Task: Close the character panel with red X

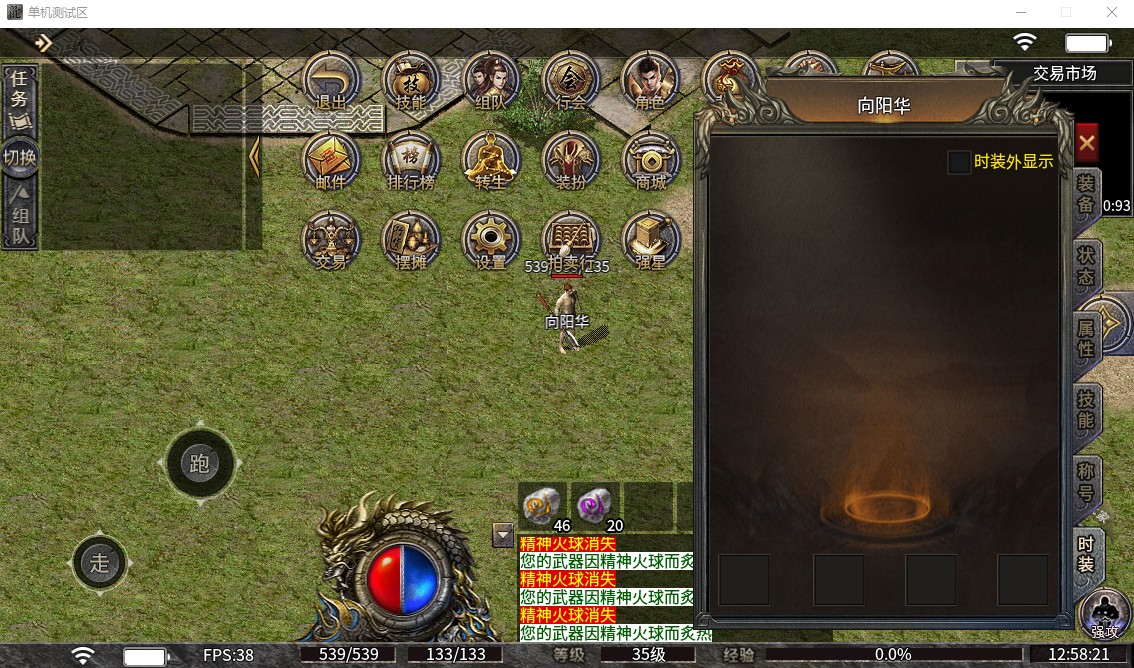Action: (x=1087, y=144)
